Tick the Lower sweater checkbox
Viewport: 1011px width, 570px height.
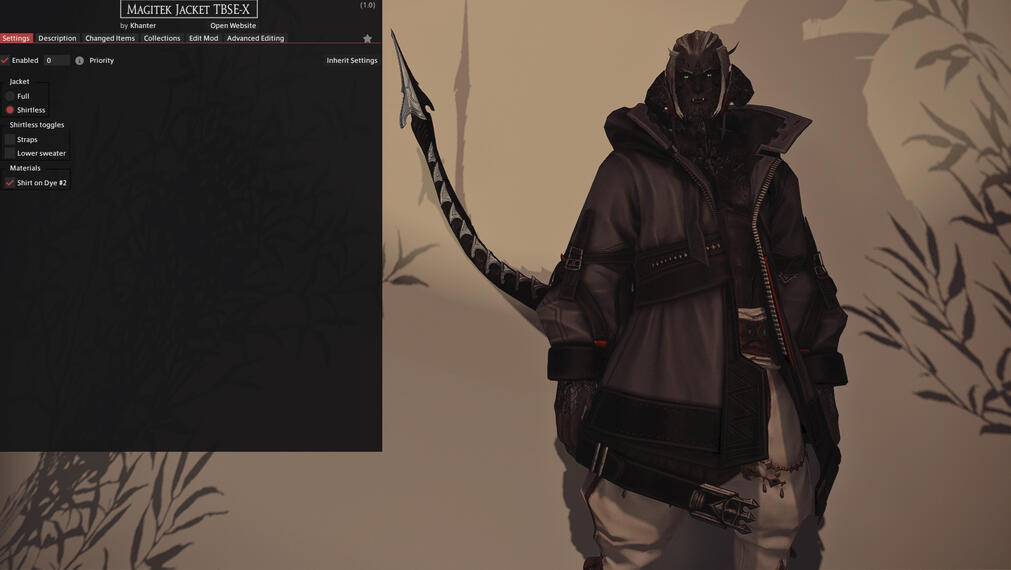click(10, 154)
